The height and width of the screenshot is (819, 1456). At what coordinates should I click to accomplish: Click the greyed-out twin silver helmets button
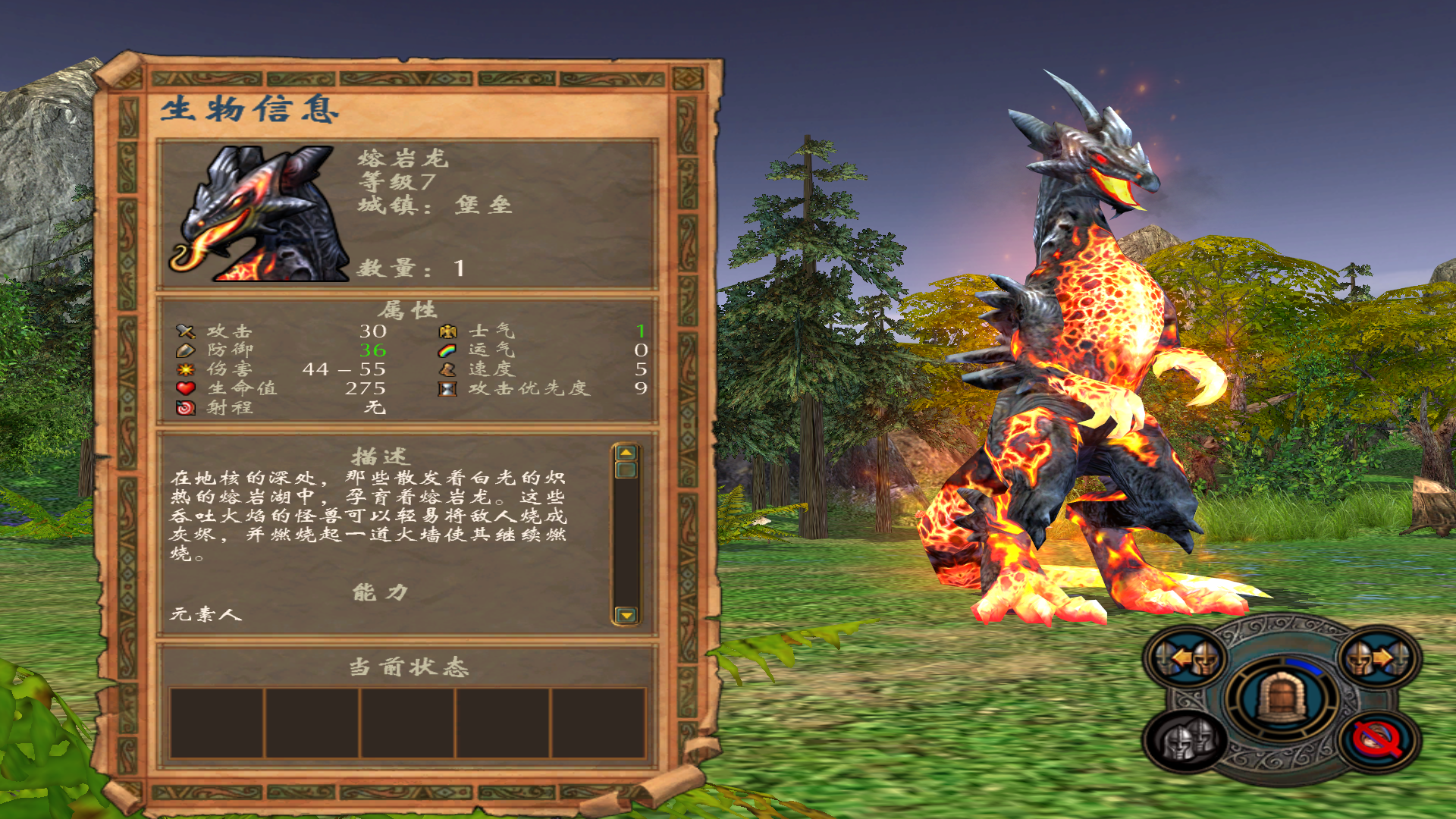point(1187,739)
